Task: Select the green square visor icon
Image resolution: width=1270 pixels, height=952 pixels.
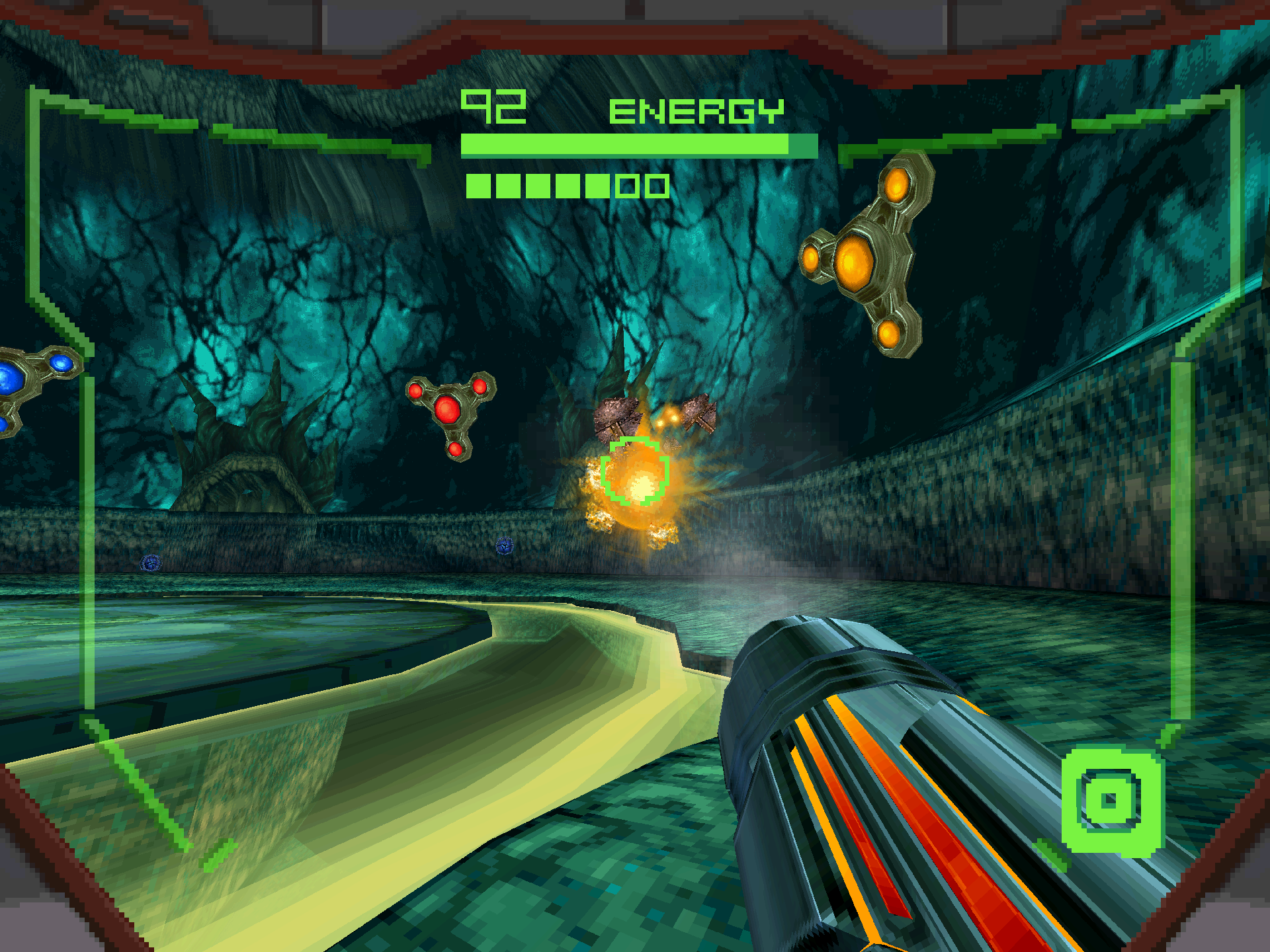Action: click(1111, 801)
